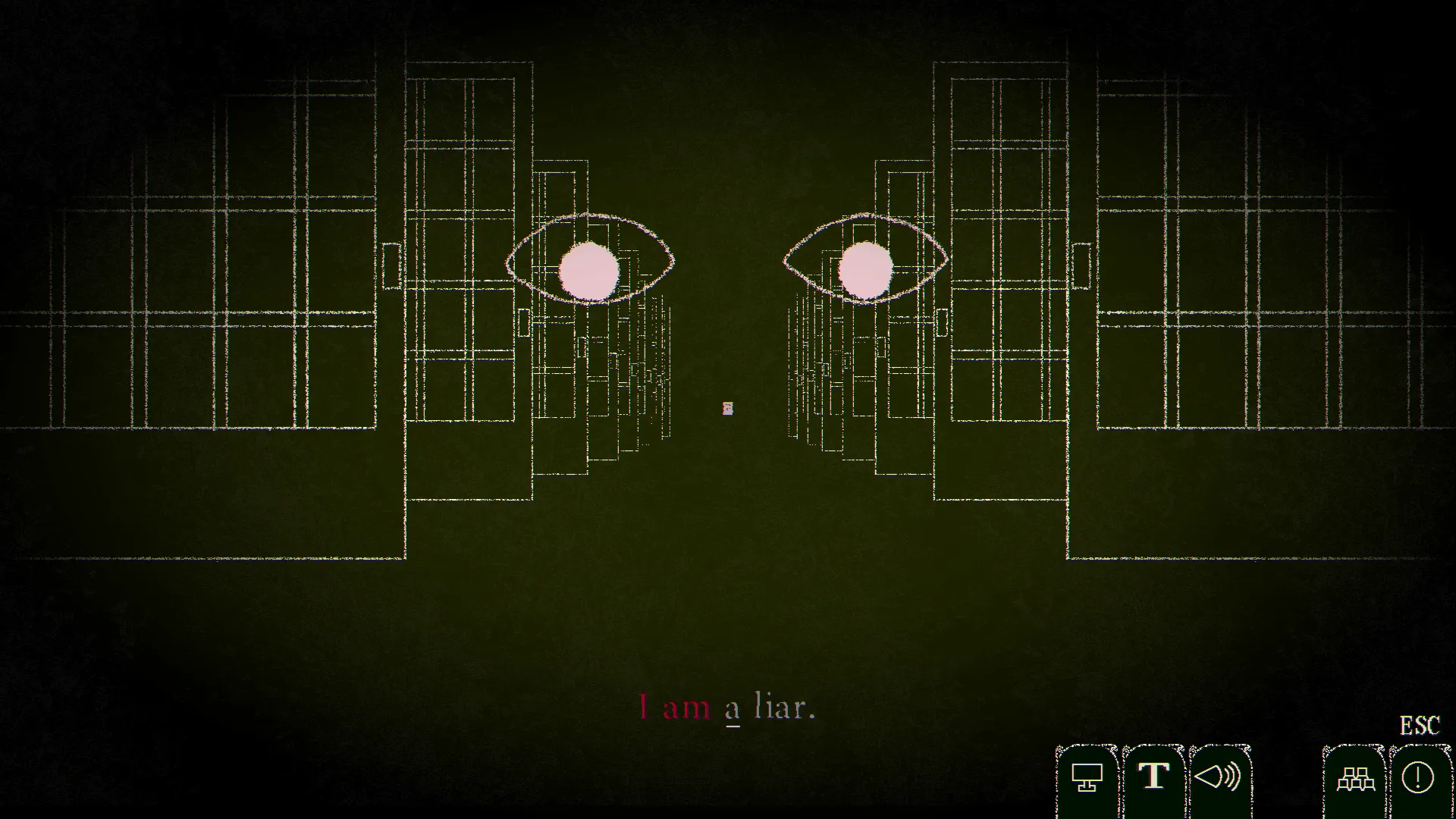Image resolution: width=1456 pixels, height=819 pixels.
Task: Click the tiny glyph between the two eyes
Action: (728, 408)
